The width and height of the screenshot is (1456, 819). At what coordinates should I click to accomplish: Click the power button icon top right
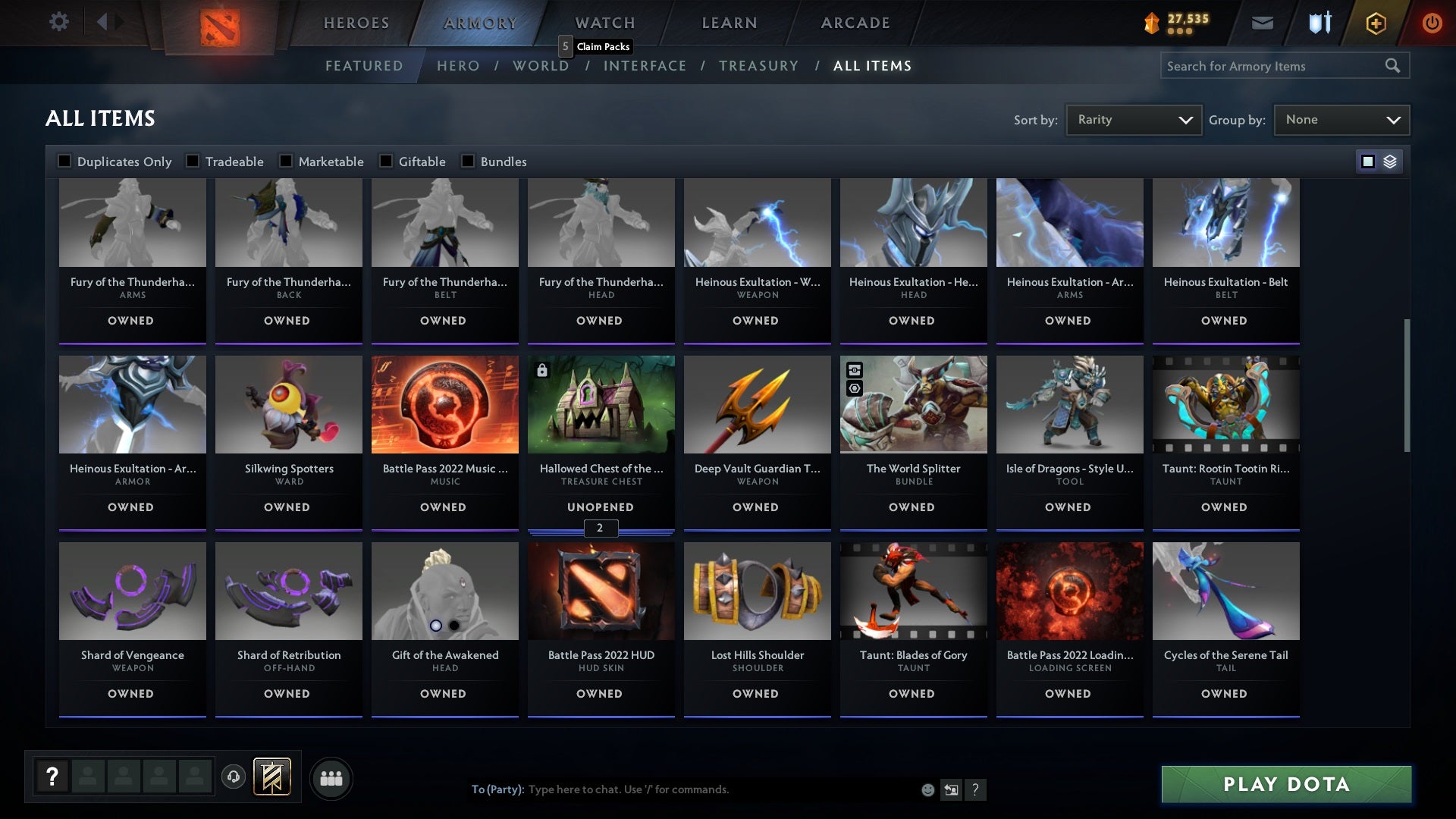tap(1432, 22)
